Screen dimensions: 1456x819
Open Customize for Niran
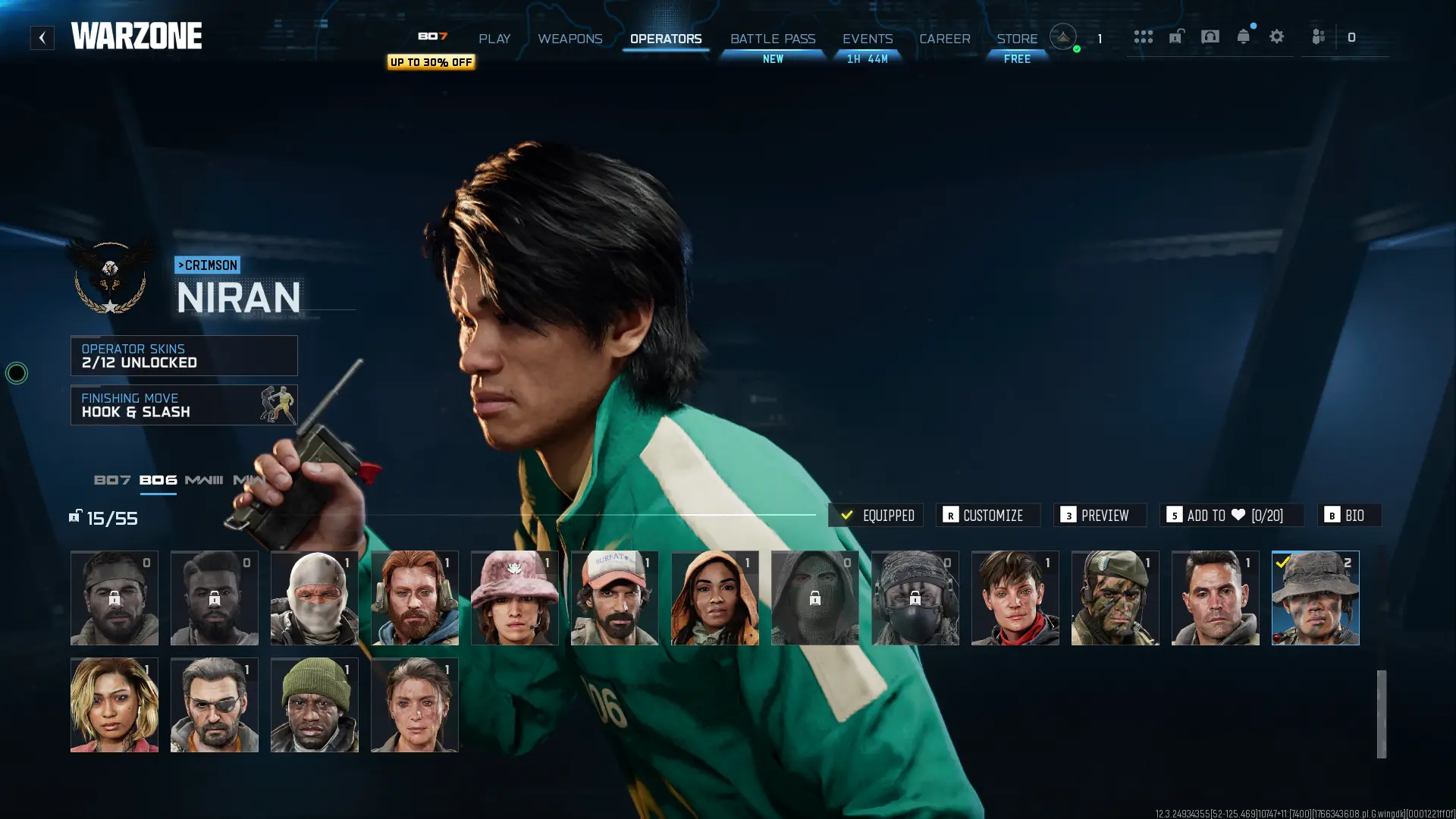click(x=988, y=515)
